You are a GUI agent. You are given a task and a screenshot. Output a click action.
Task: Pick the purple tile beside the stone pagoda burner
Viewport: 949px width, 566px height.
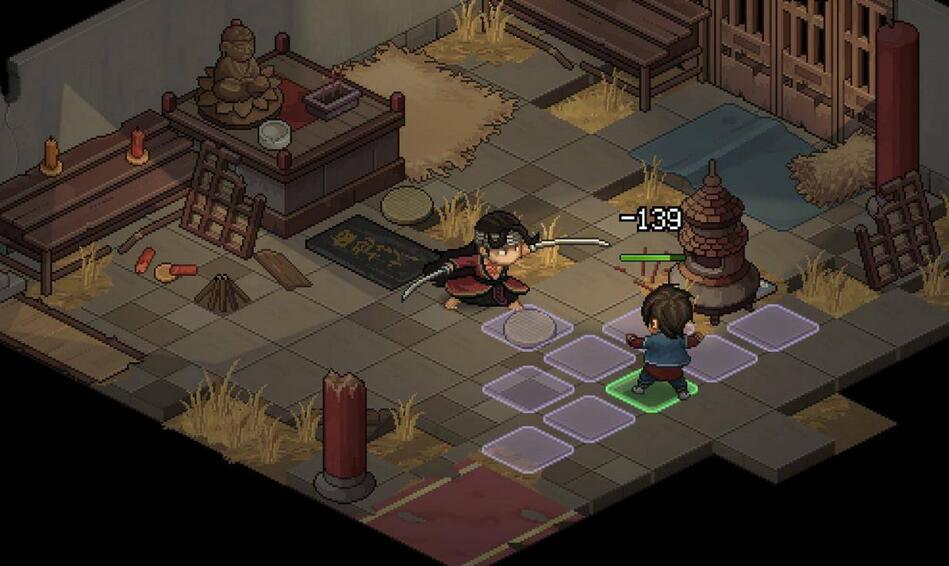pos(772,327)
